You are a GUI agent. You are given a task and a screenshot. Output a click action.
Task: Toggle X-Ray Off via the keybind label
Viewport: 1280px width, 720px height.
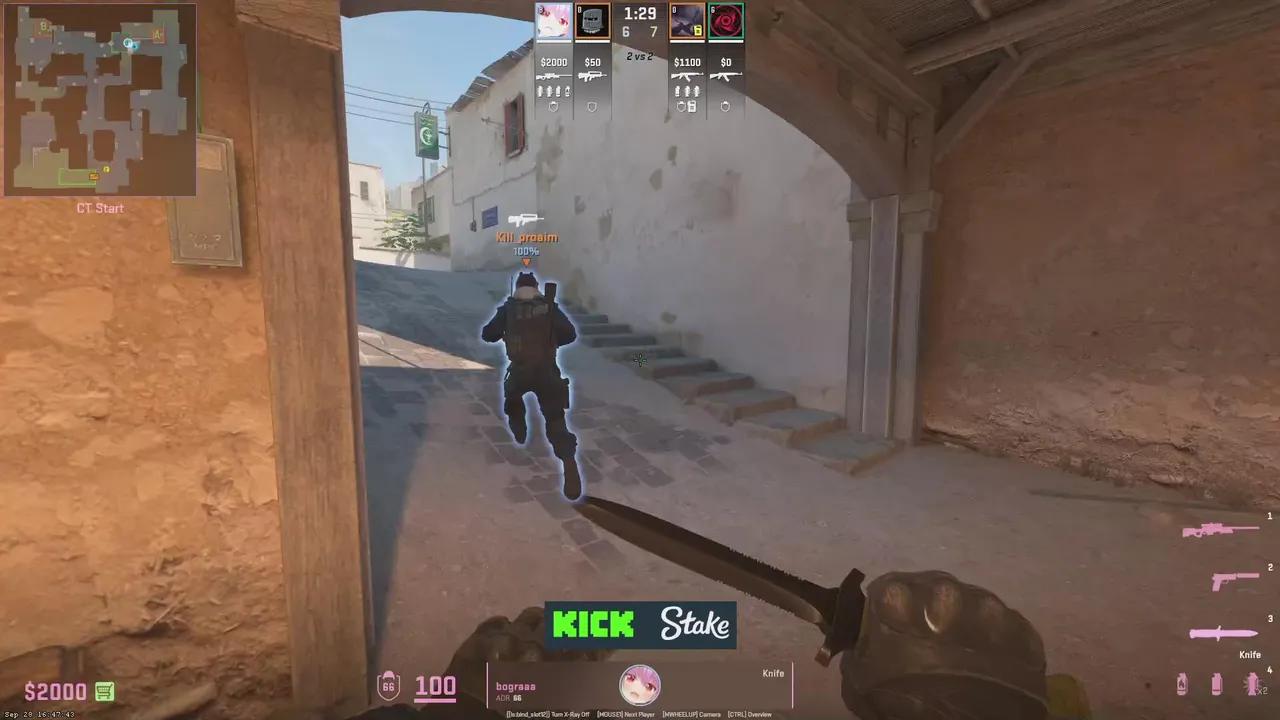point(570,714)
